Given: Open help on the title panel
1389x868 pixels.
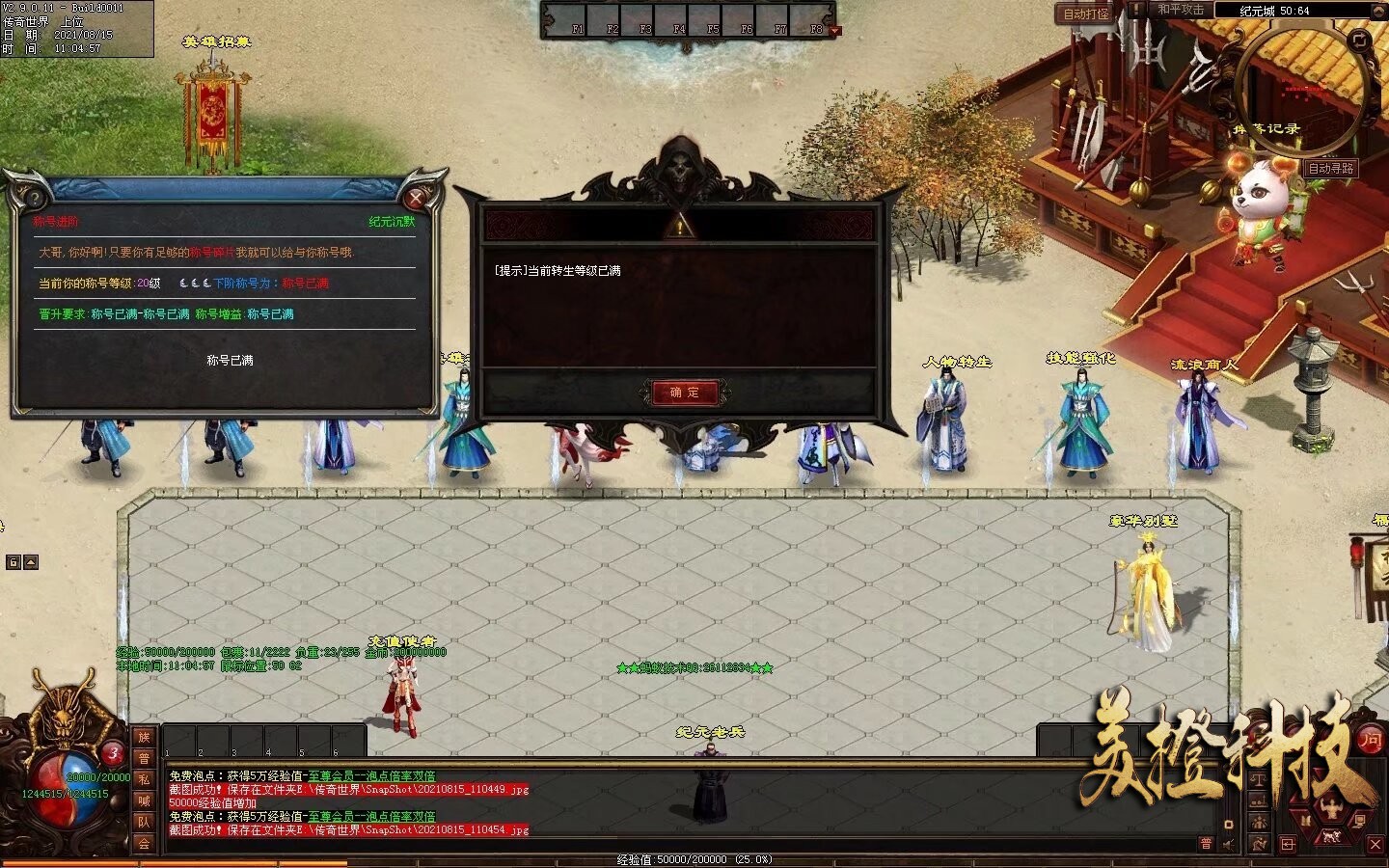Looking at the screenshot, I should [35, 199].
